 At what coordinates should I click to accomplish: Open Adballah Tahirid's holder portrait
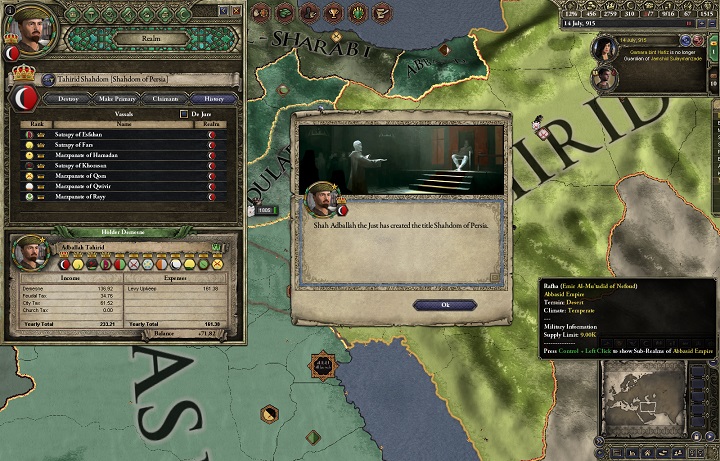(x=30, y=254)
